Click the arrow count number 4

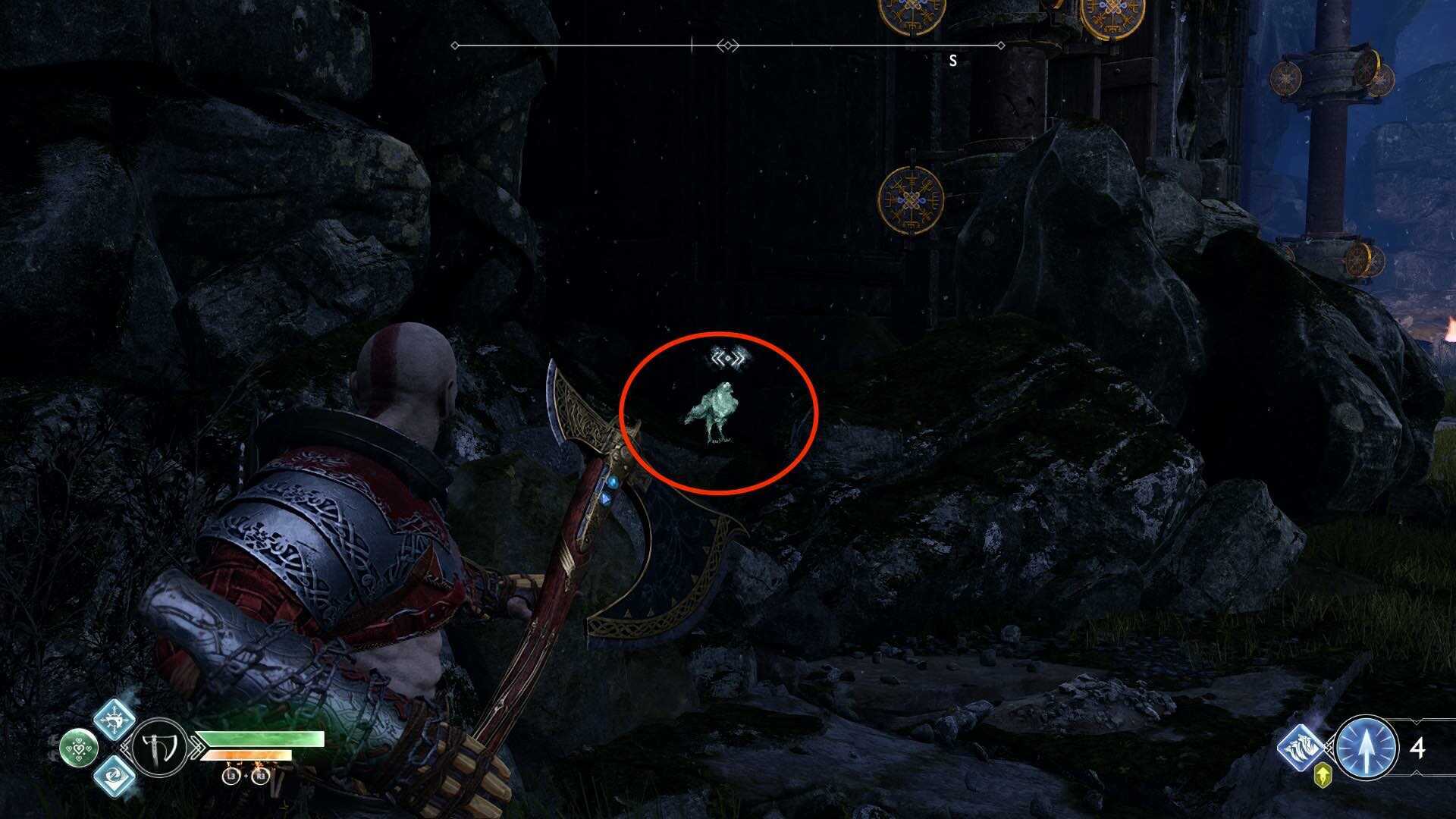1417,748
